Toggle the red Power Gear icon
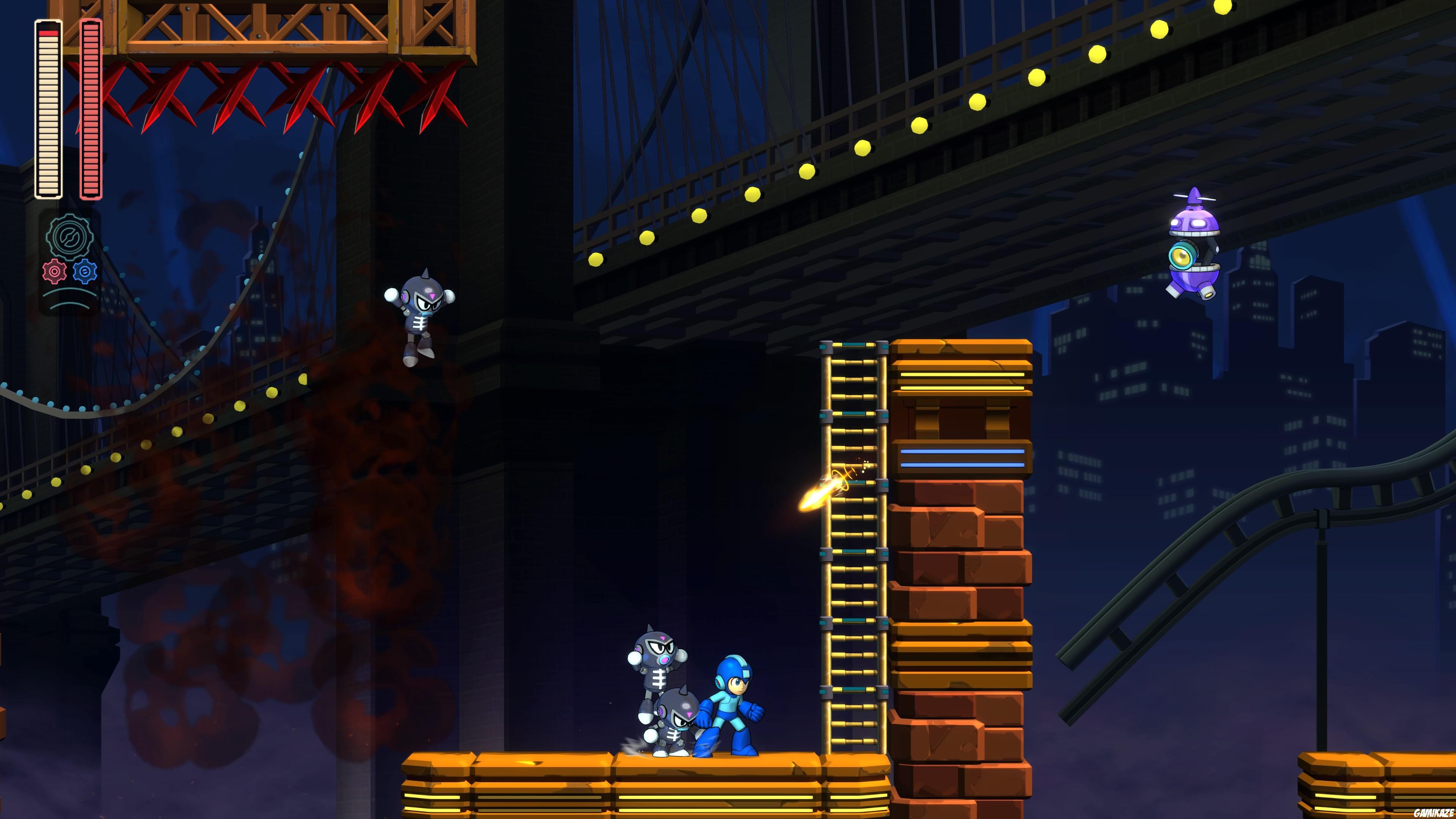 pos(54,271)
